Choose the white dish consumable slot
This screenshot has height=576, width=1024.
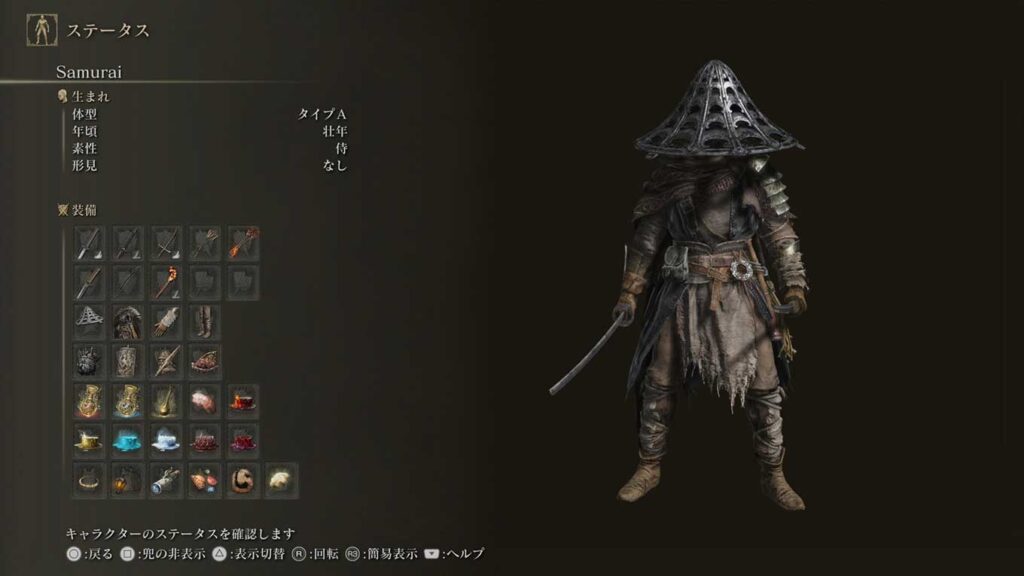click(x=166, y=440)
